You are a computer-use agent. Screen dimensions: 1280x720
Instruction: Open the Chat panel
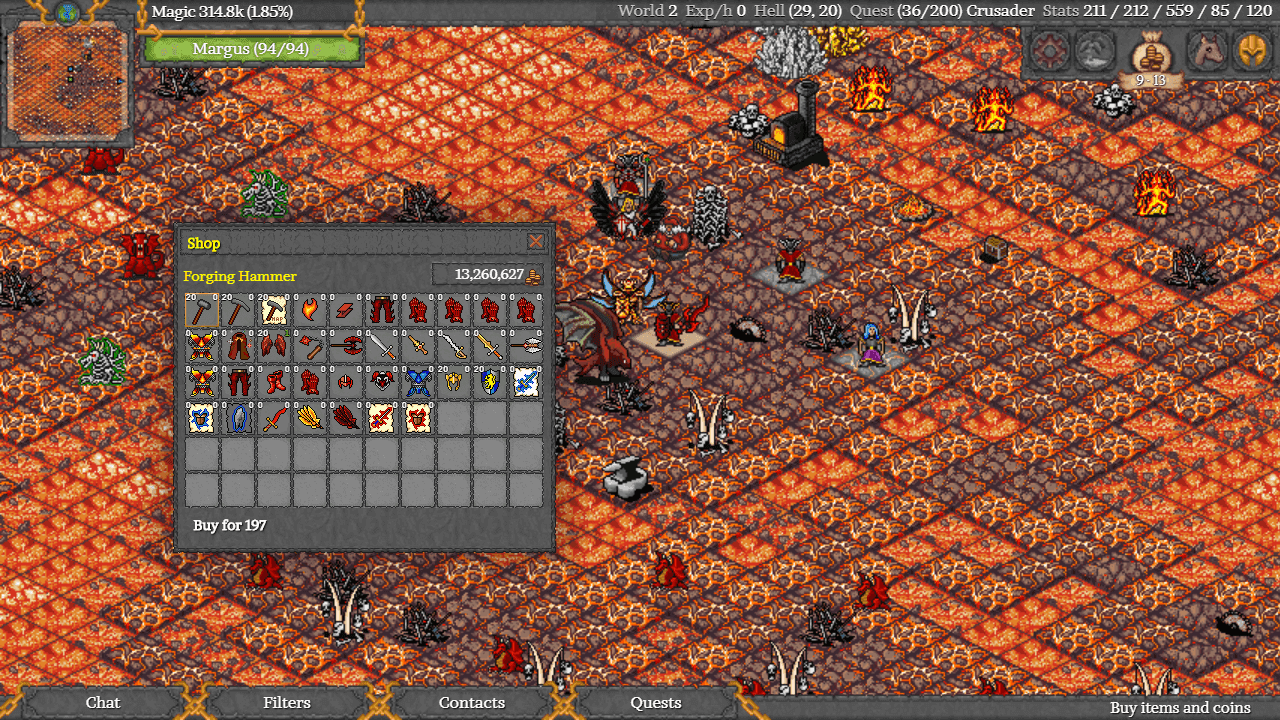click(102, 703)
